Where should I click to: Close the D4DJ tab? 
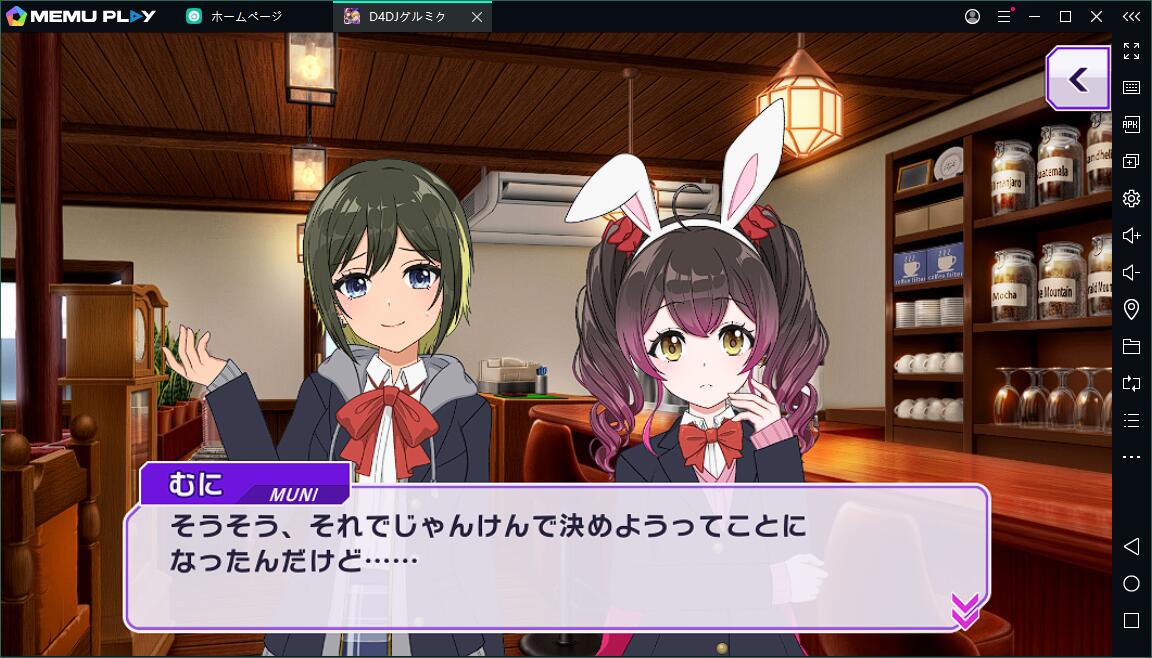(476, 17)
